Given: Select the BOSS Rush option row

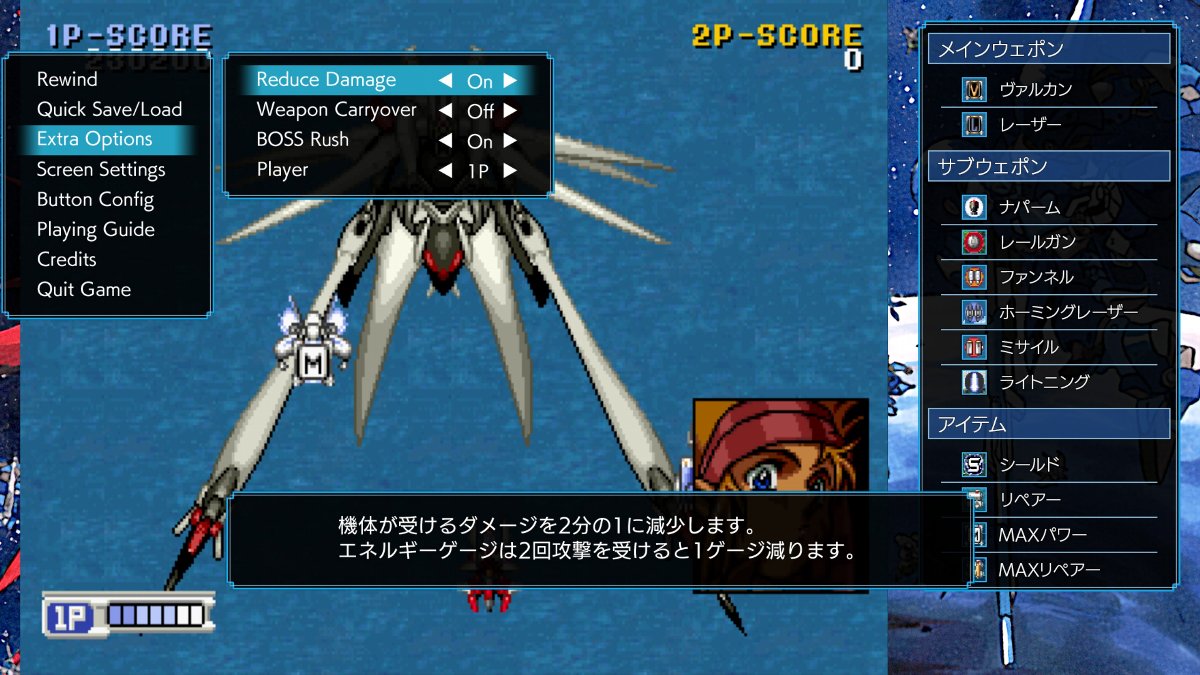Looking at the screenshot, I should pos(303,140).
